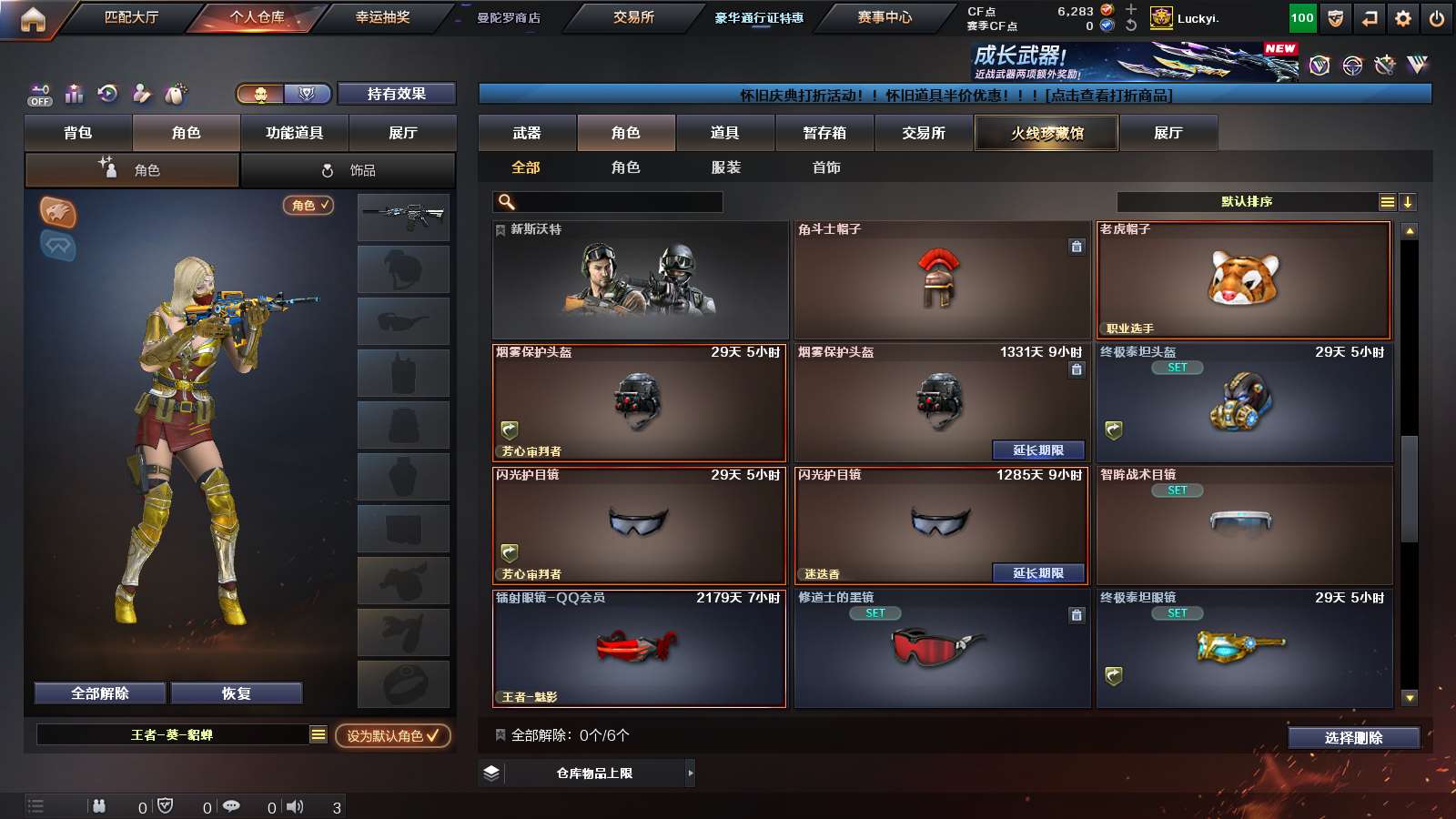Go to 幸运抽奖 lucky draw

click(x=382, y=17)
